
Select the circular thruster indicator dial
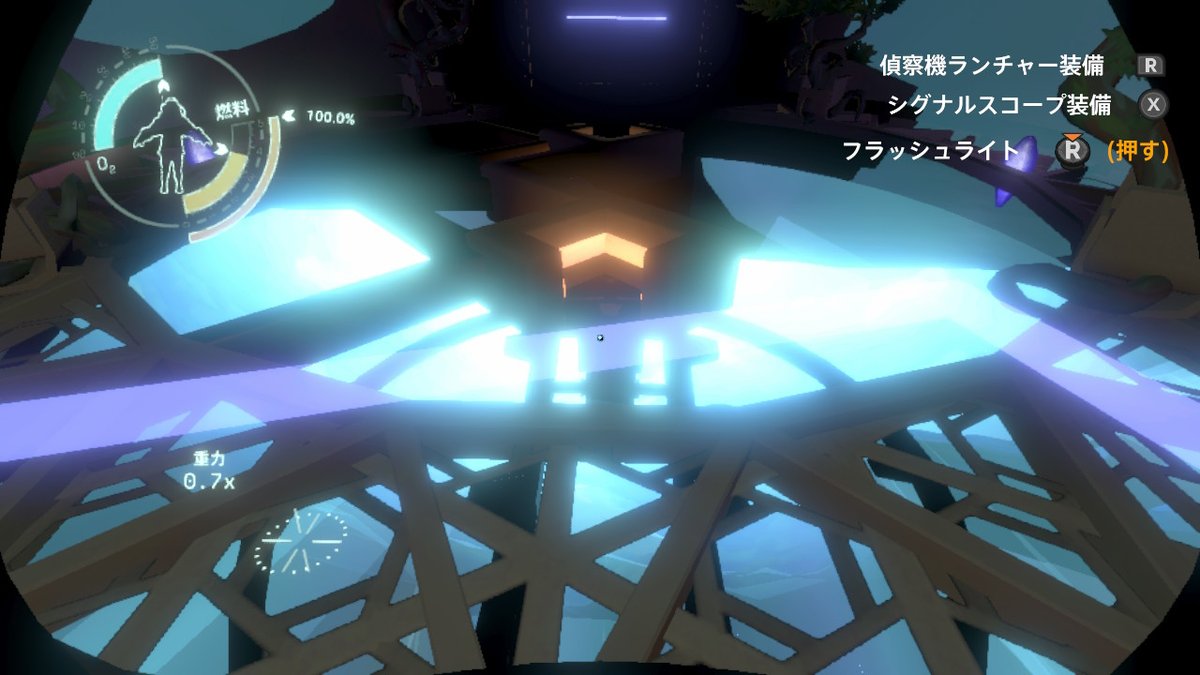(x=299, y=541)
